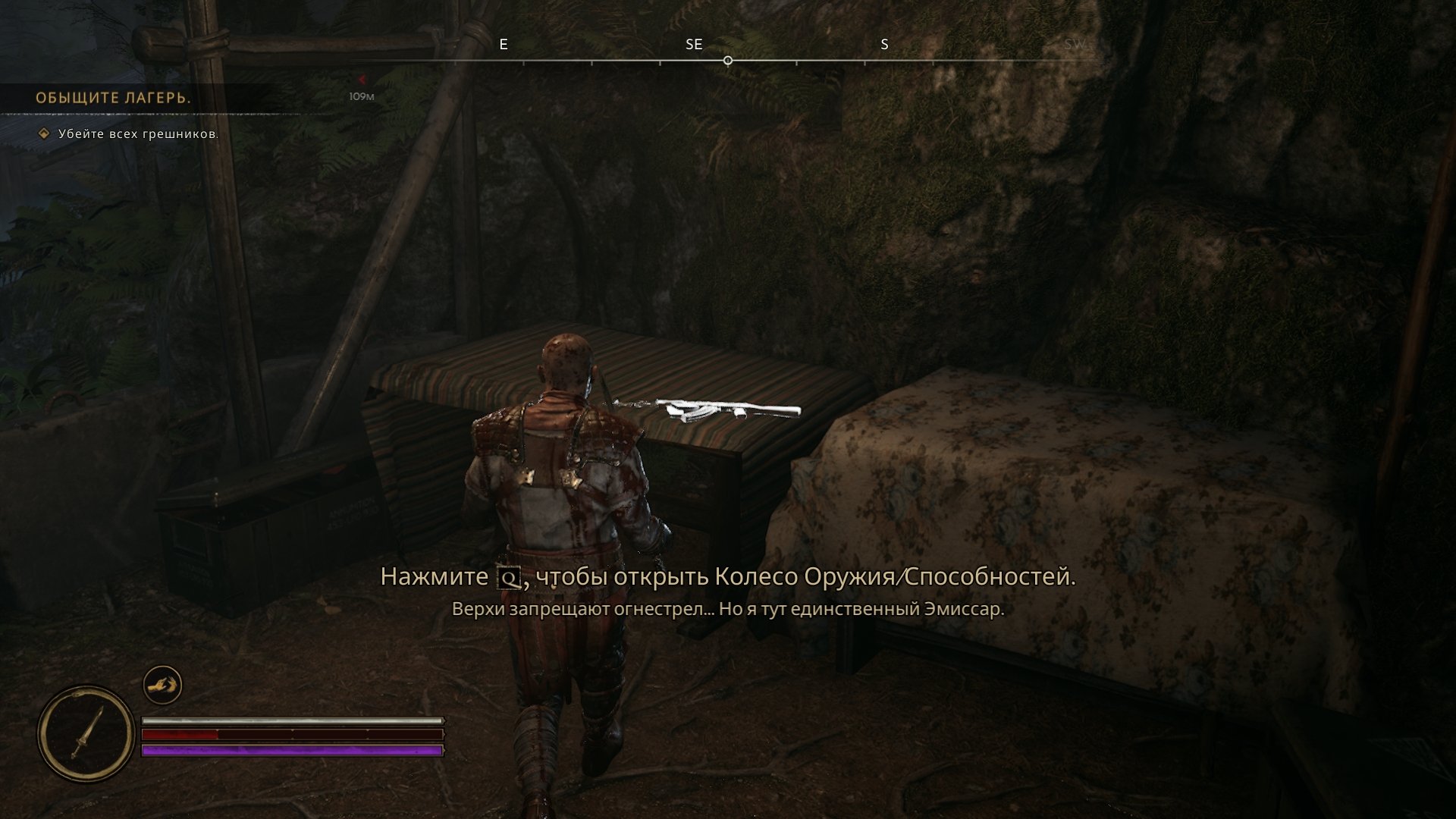Image resolution: width=1456 pixels, height=819 pixels.
Task: Select the sword weapon circle icon
Action: pos(86,733)
